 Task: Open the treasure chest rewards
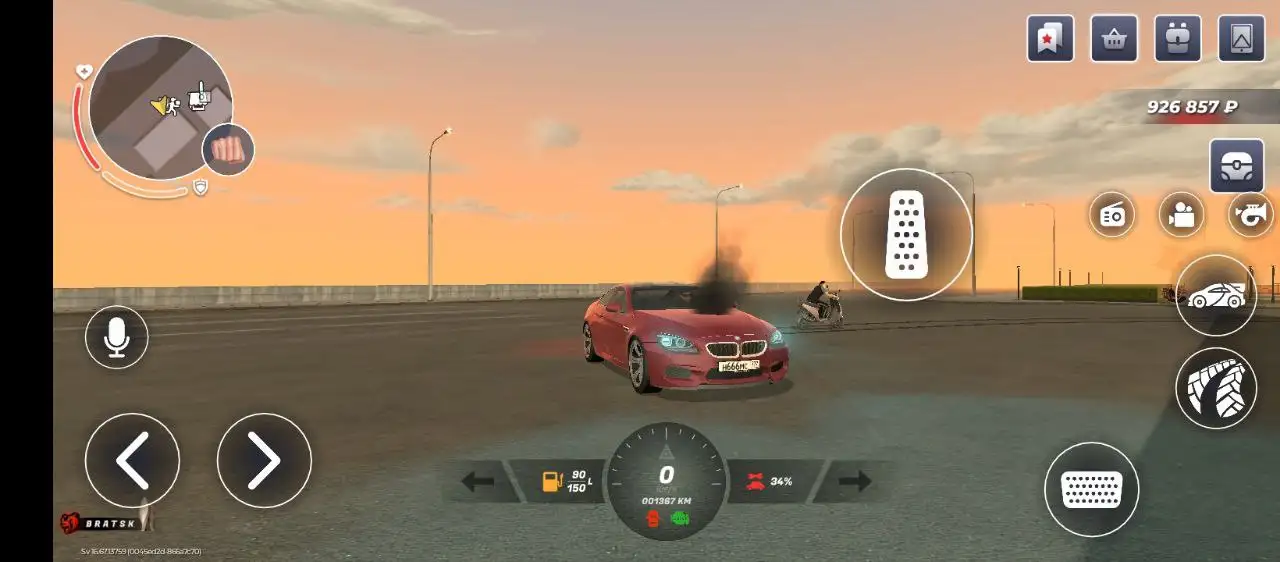coord(1237,166)
